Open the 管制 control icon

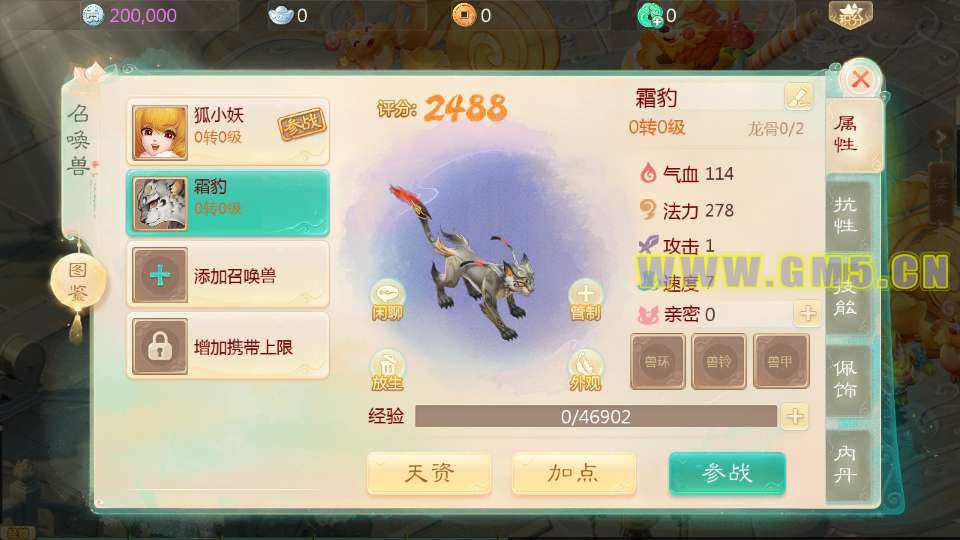pyautogui.click(x=585, y=298)
